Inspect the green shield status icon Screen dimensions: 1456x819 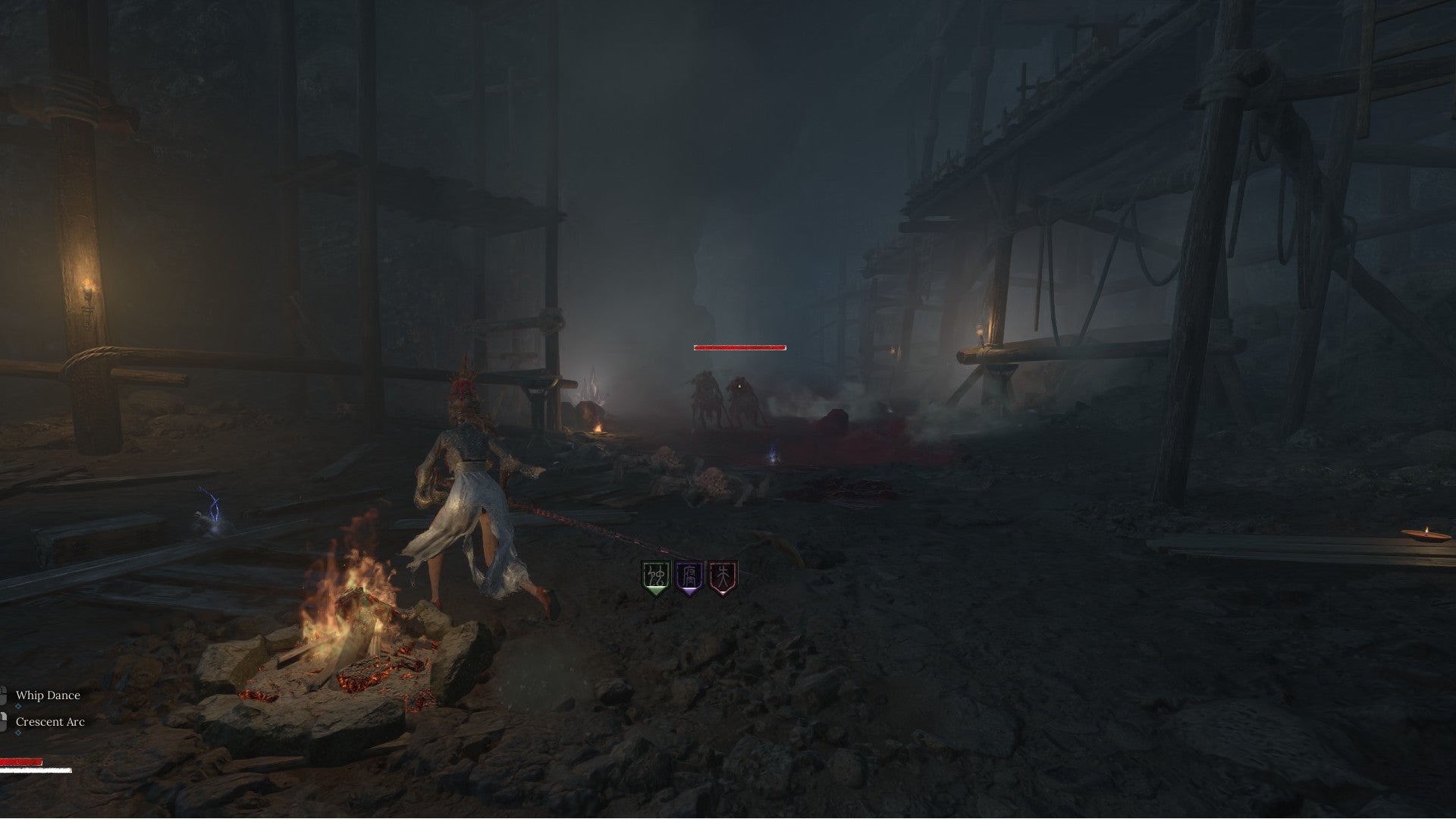coord(655,579)
